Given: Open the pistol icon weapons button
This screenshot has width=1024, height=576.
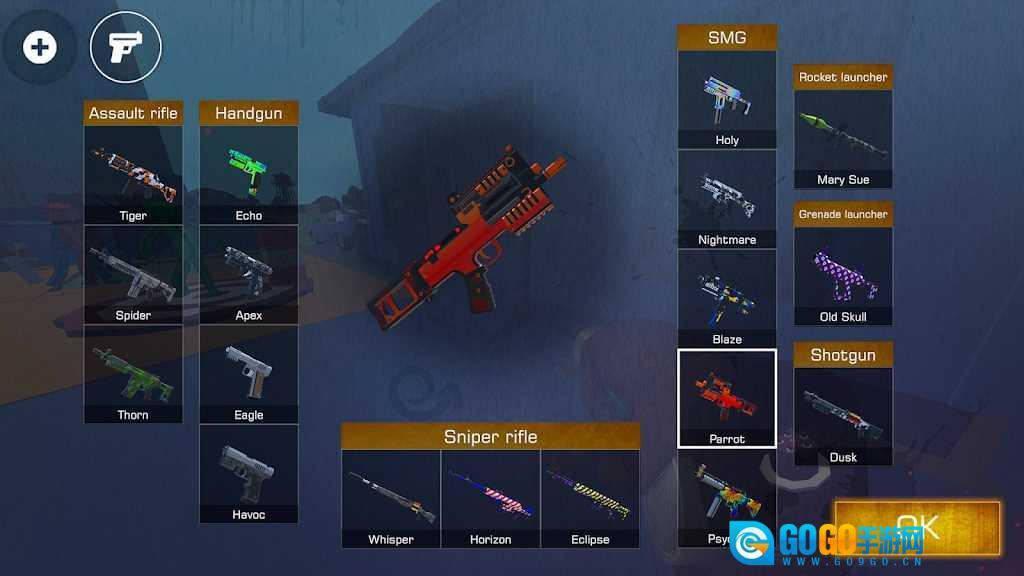Looking at the screenshot, I should pos(126,47).
